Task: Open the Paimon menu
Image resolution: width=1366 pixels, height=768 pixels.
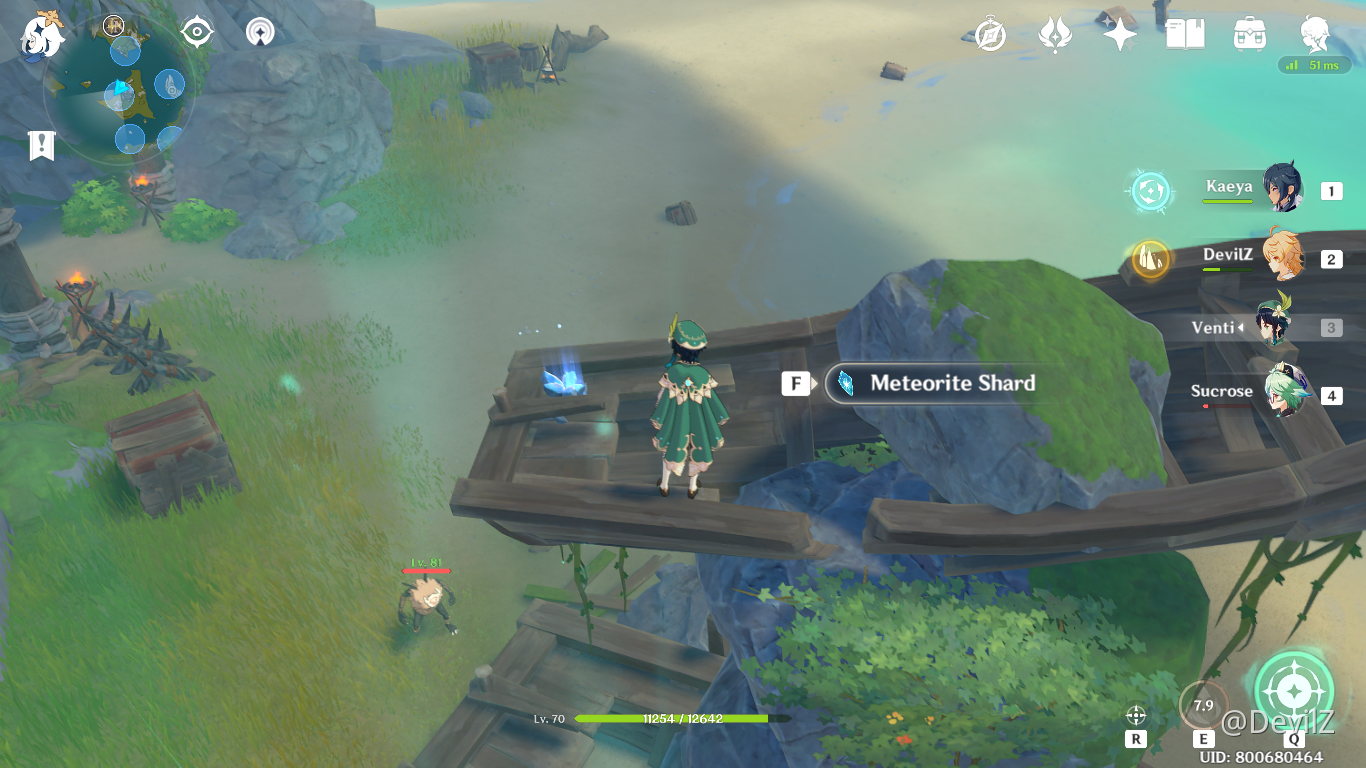Action: [42, 35]
